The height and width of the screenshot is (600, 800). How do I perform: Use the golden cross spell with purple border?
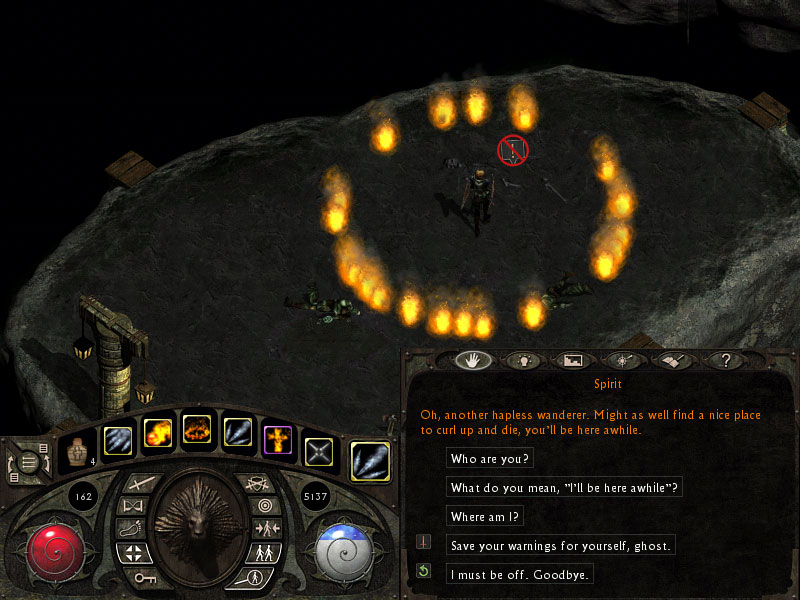(x=277, y=437)
